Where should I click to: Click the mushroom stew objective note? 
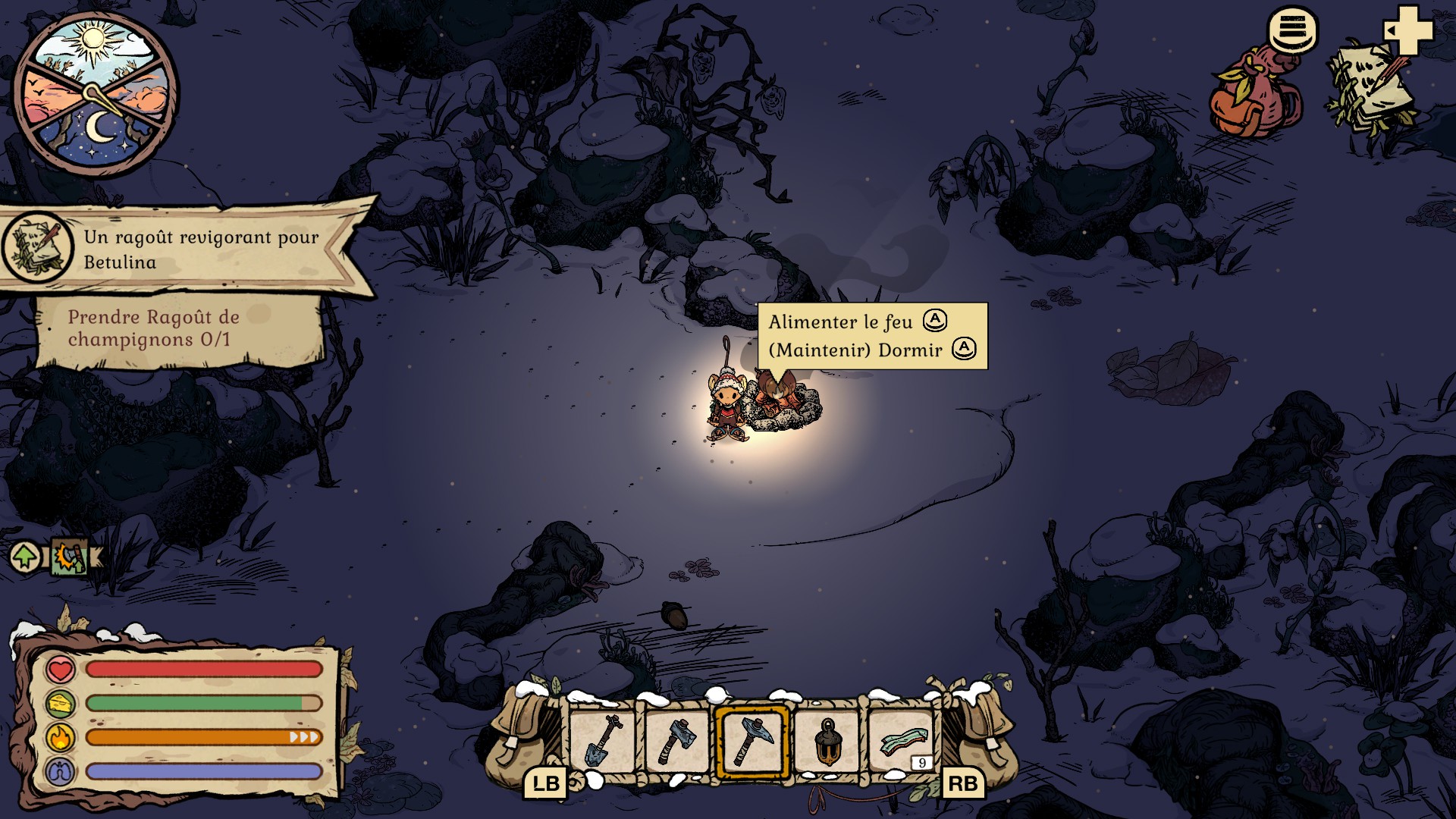pos(178,329)
